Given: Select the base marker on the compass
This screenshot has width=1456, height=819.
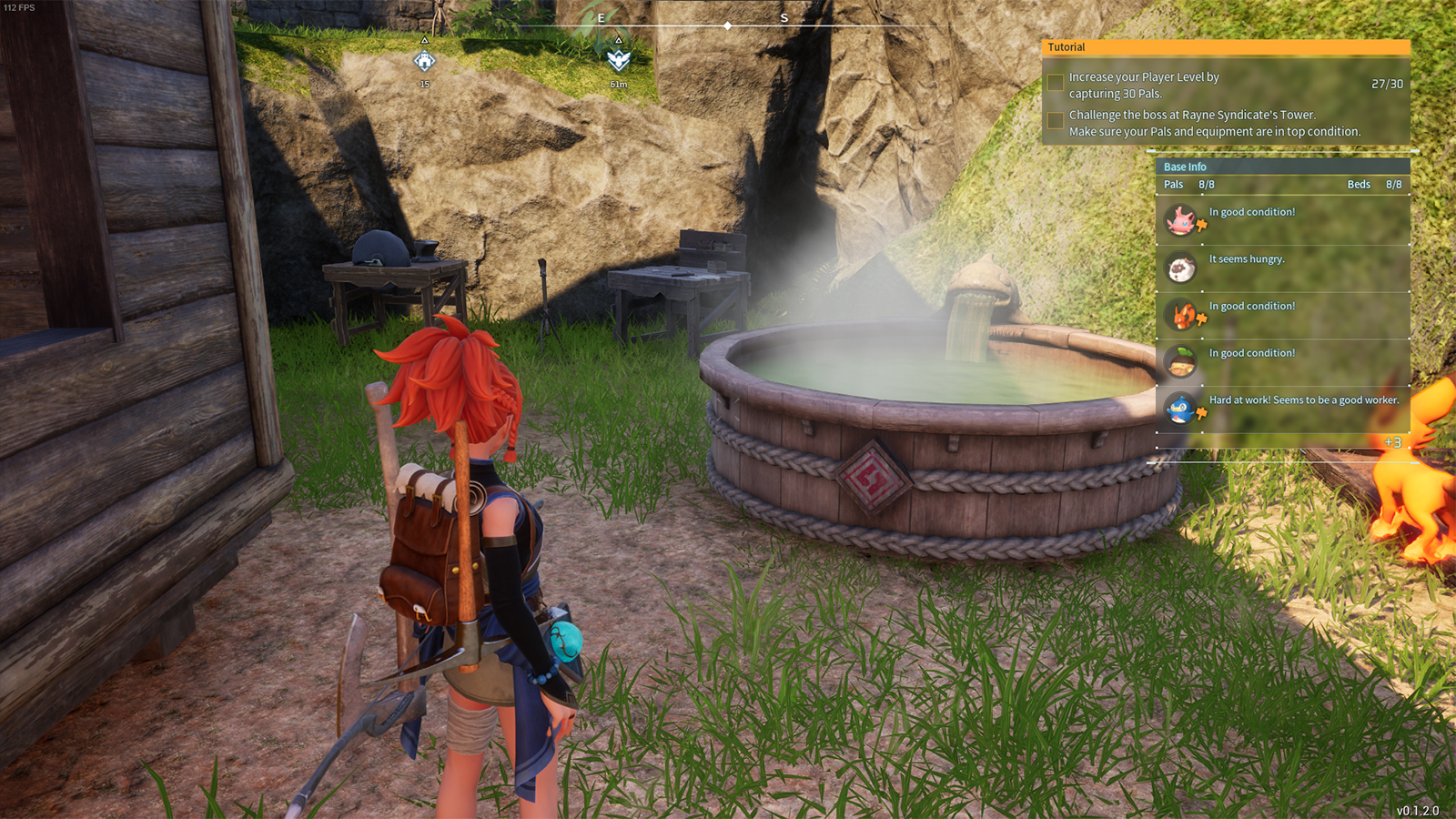Looking at the screenshot, I should pyautogui.click(x=424, y=61).
